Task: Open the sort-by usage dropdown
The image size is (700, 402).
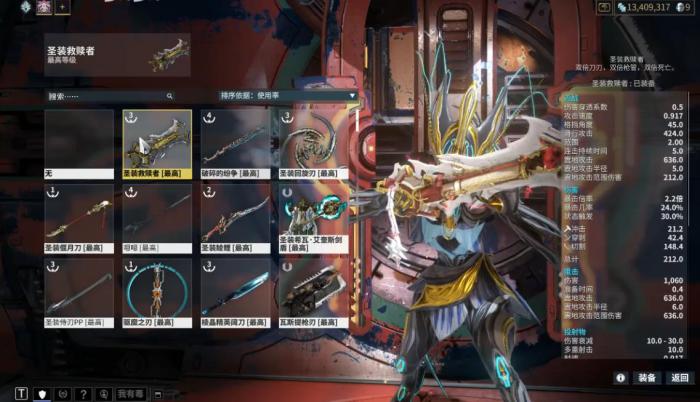Action: pos(289,96)
